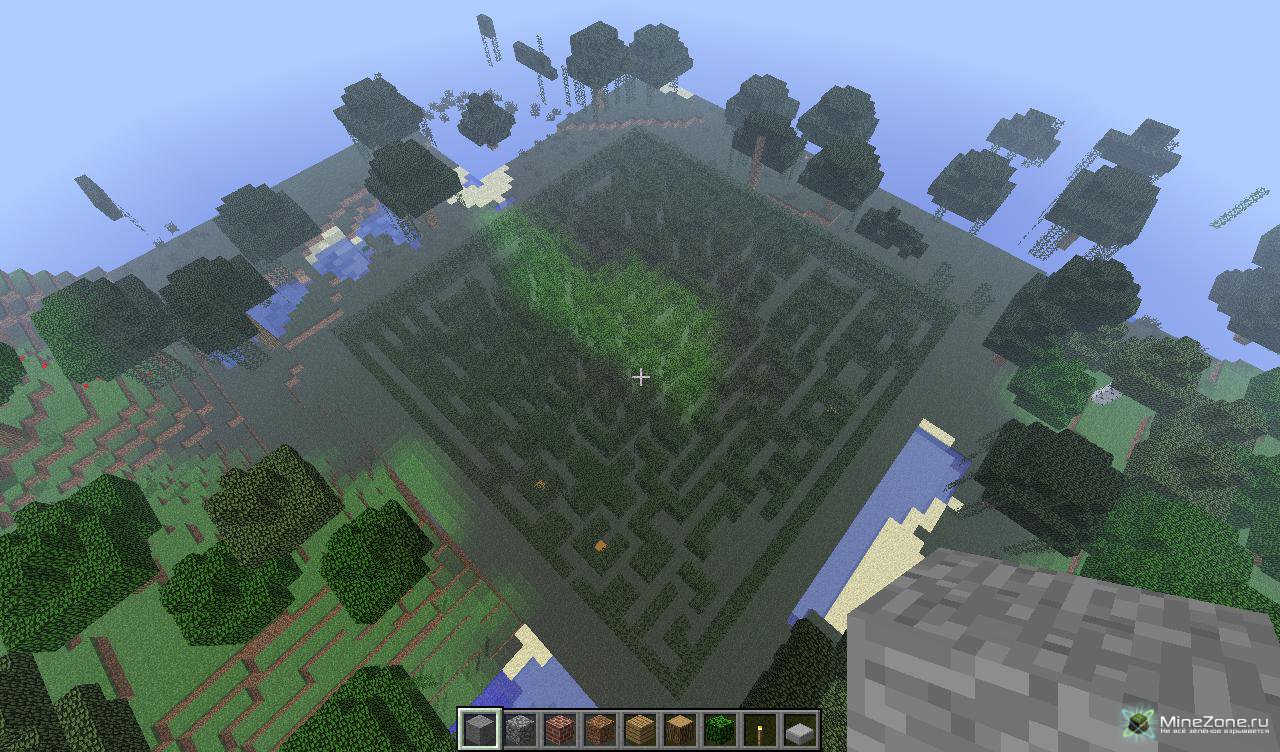Select the smooth stone block slot
The height and width of the screenshot is (752, 1280).
pyautogui.click(x=480, y=729)
